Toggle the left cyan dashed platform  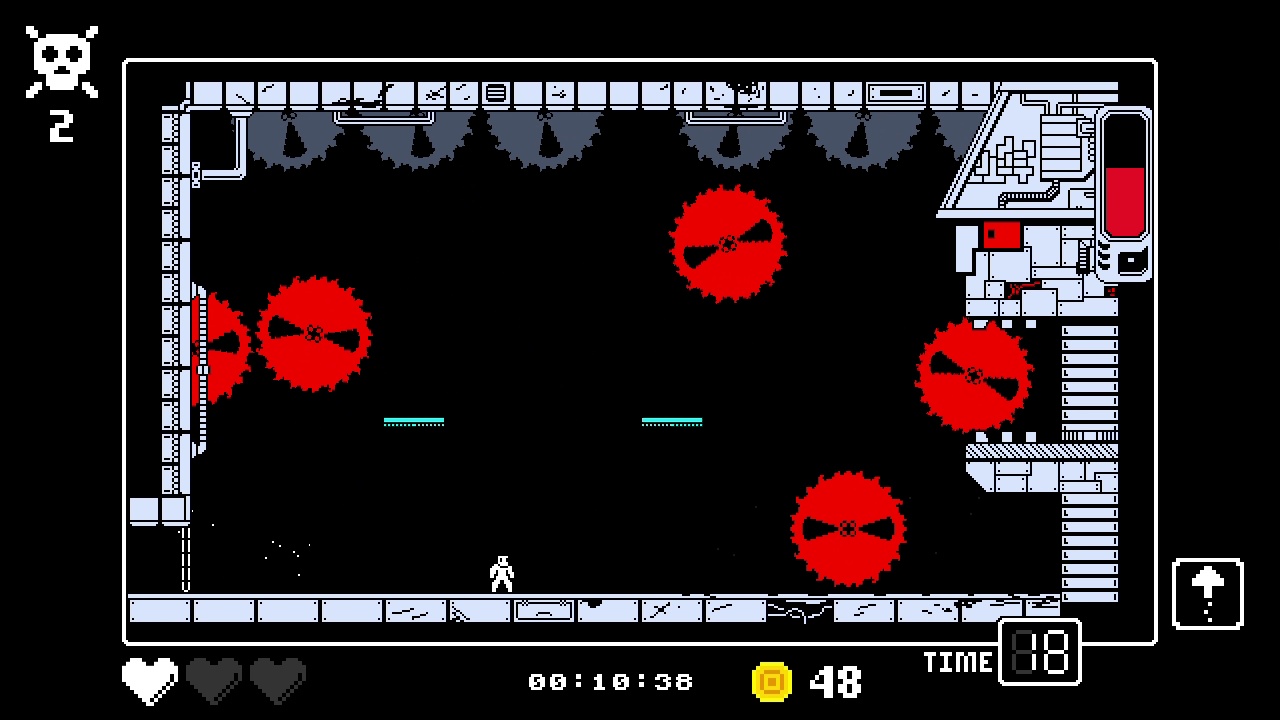[413, 420]
